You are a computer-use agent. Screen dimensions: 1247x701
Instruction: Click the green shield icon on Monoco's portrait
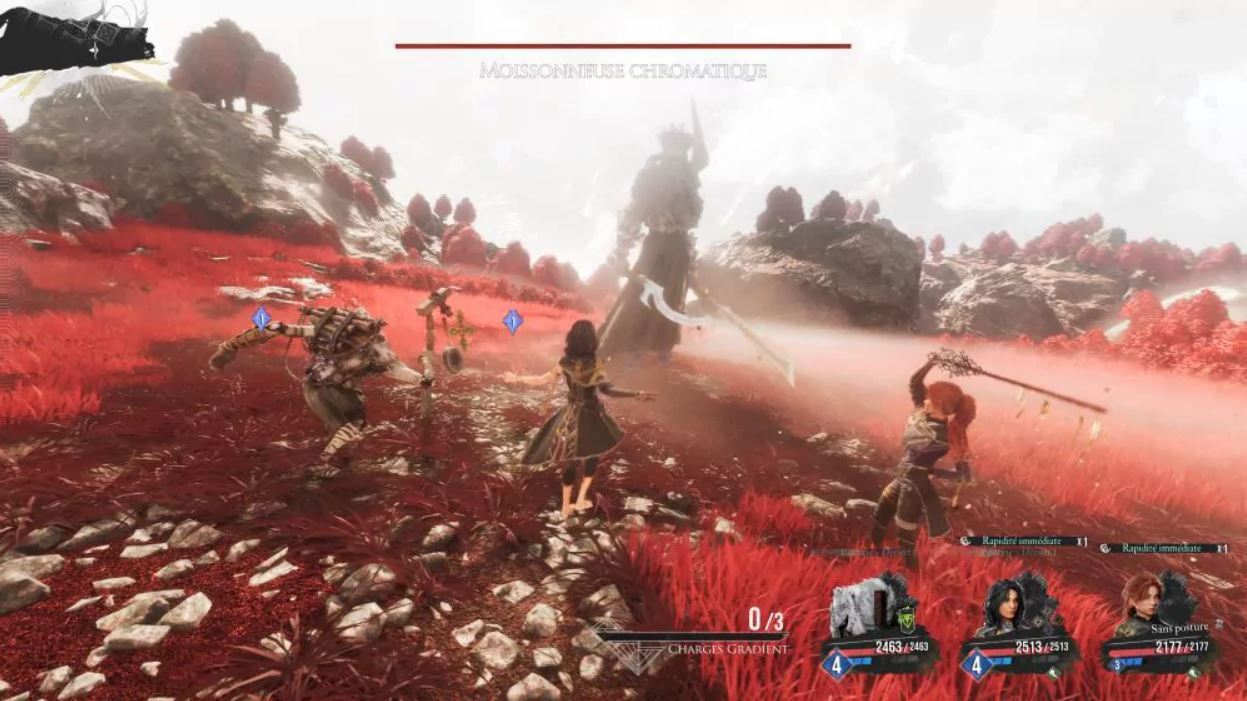pos(906,619)
